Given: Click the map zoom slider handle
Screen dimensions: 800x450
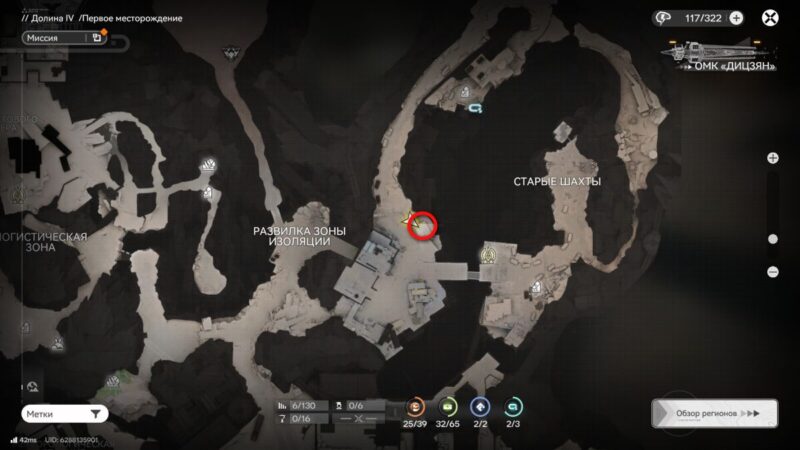Looking at the screenshot, I should tap(772, 239).
